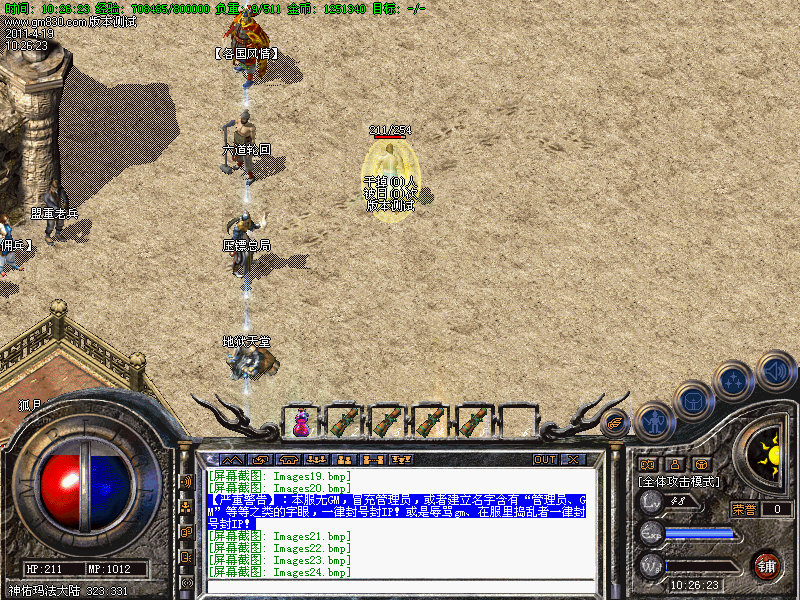
Task: Click the chat input line
Action: [x=400, y=587]
